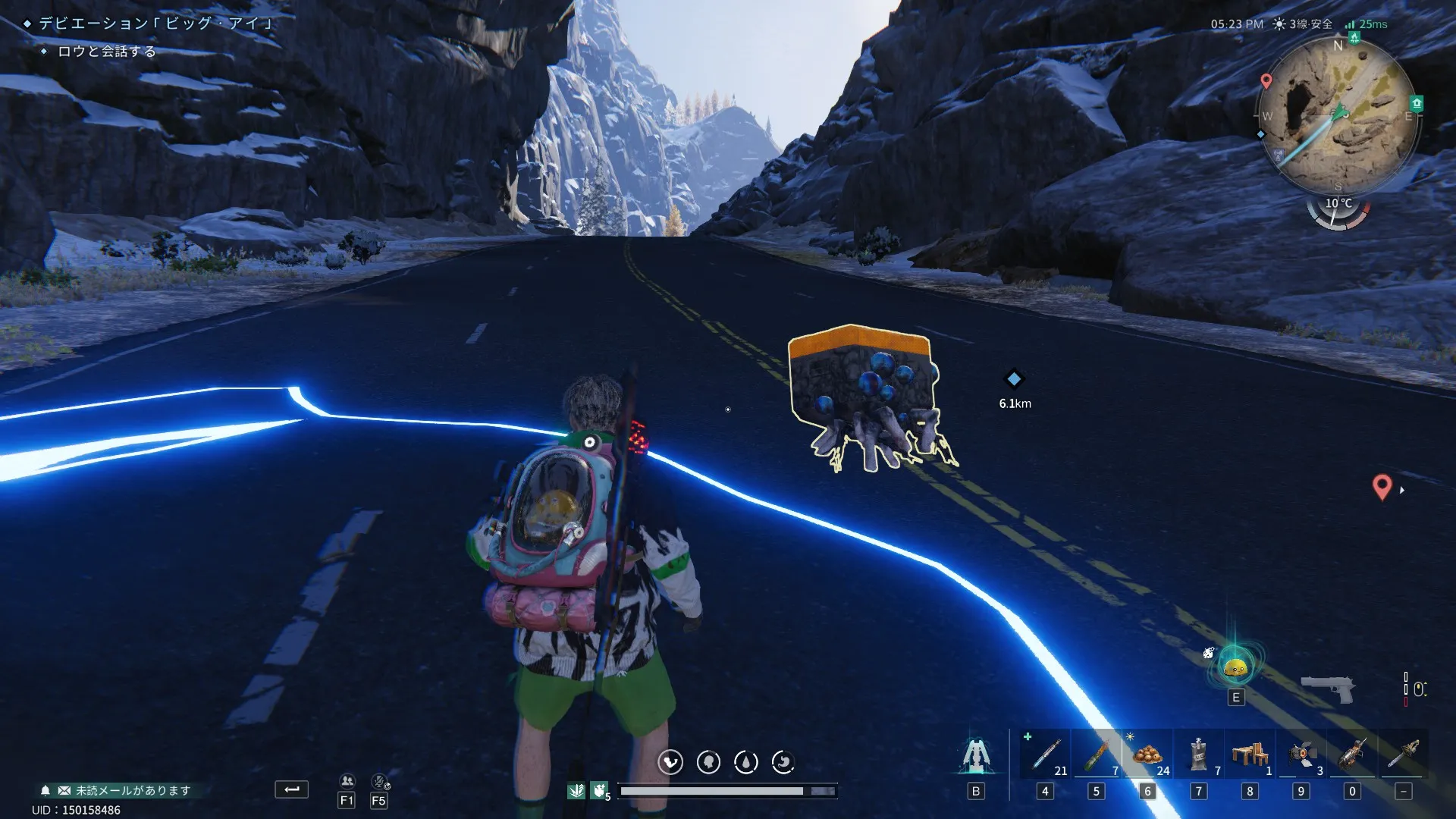The width and height of the screenshot is (1456, 819).
Task: Click the green home marker on minimap
Action: (x=1416, y=103)
